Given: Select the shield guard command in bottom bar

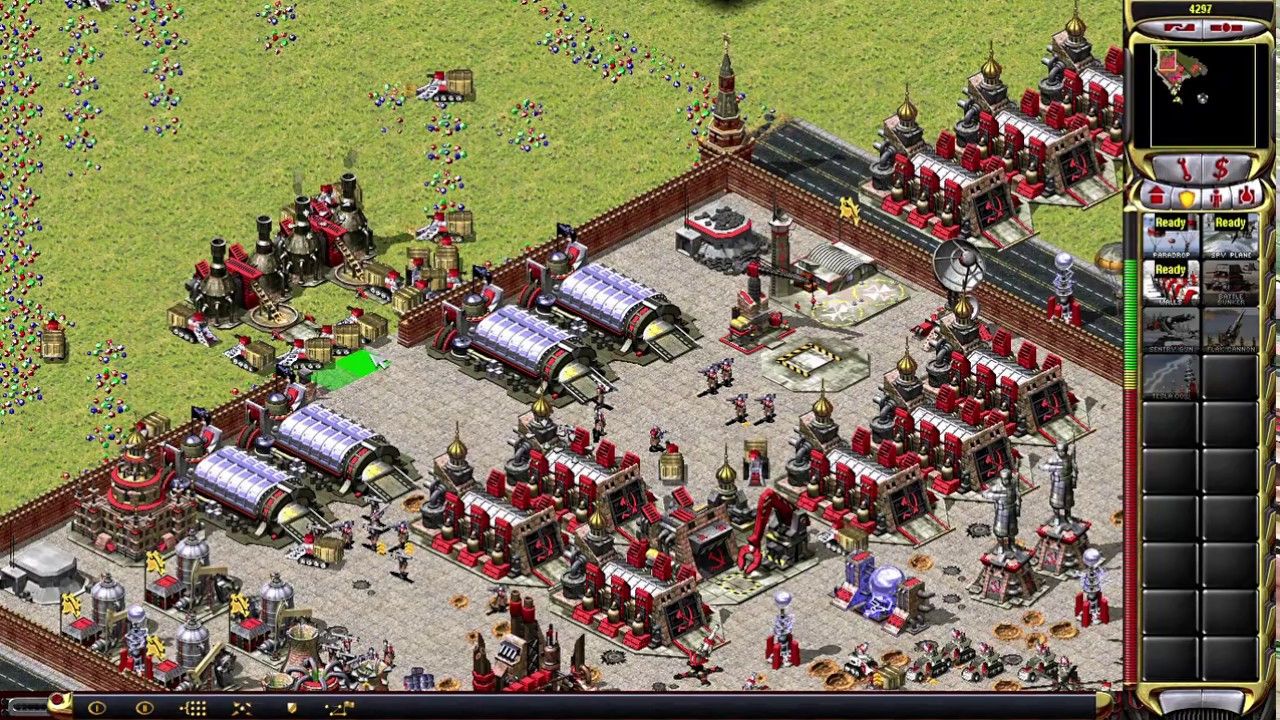Looking at the screenshot, I should pos(290,708).
